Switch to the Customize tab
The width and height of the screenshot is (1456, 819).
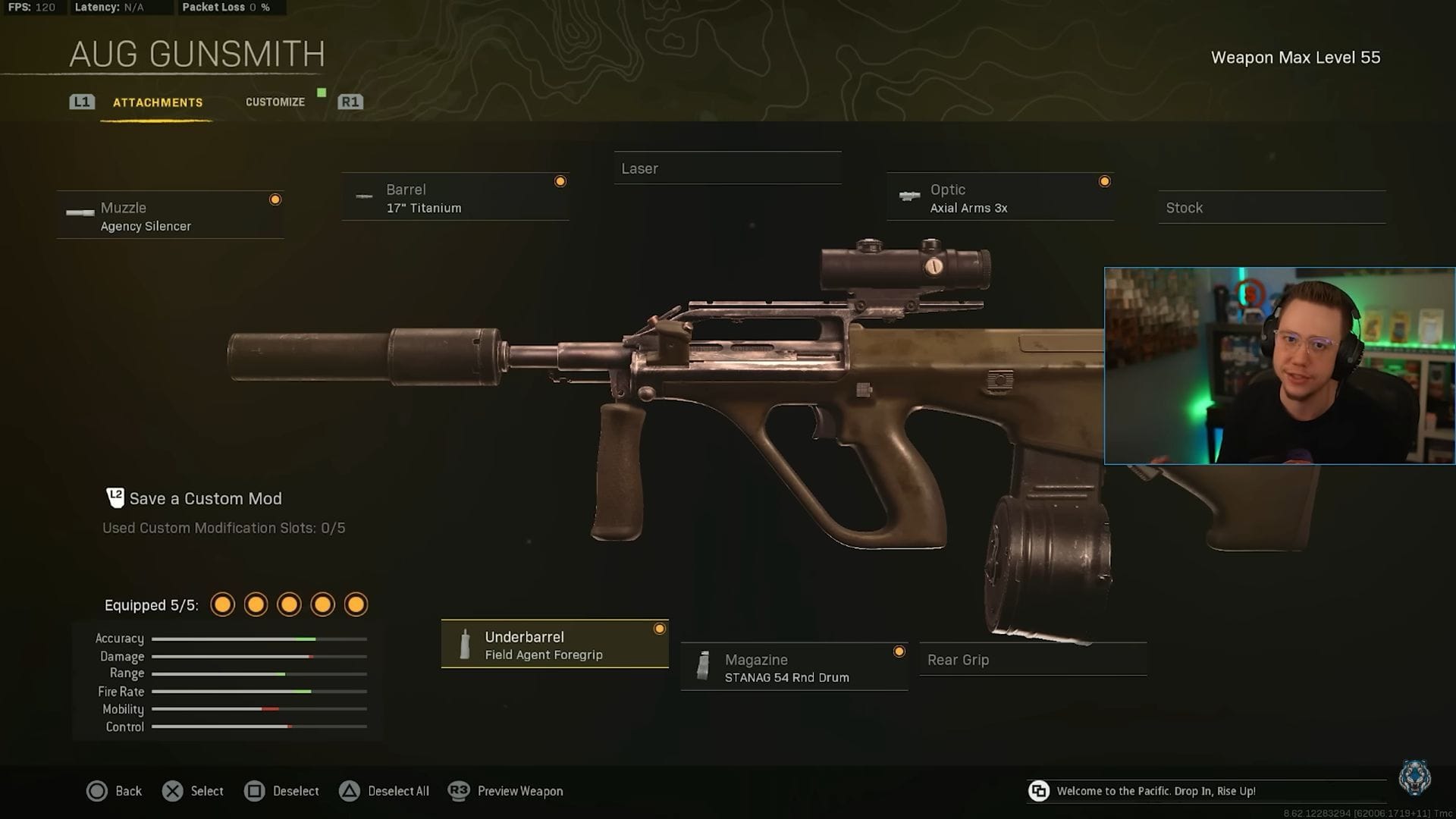tap(275, 101)
